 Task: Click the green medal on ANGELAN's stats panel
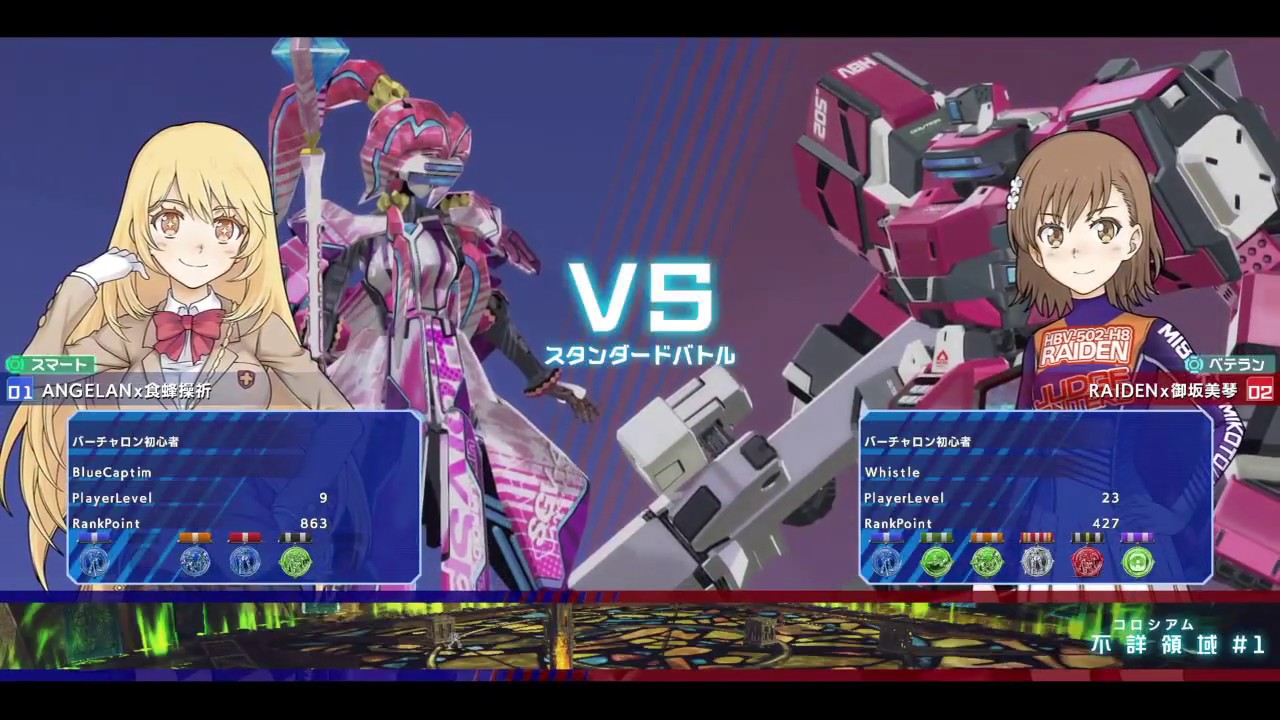pyautogui.click(x=294, y=560)
